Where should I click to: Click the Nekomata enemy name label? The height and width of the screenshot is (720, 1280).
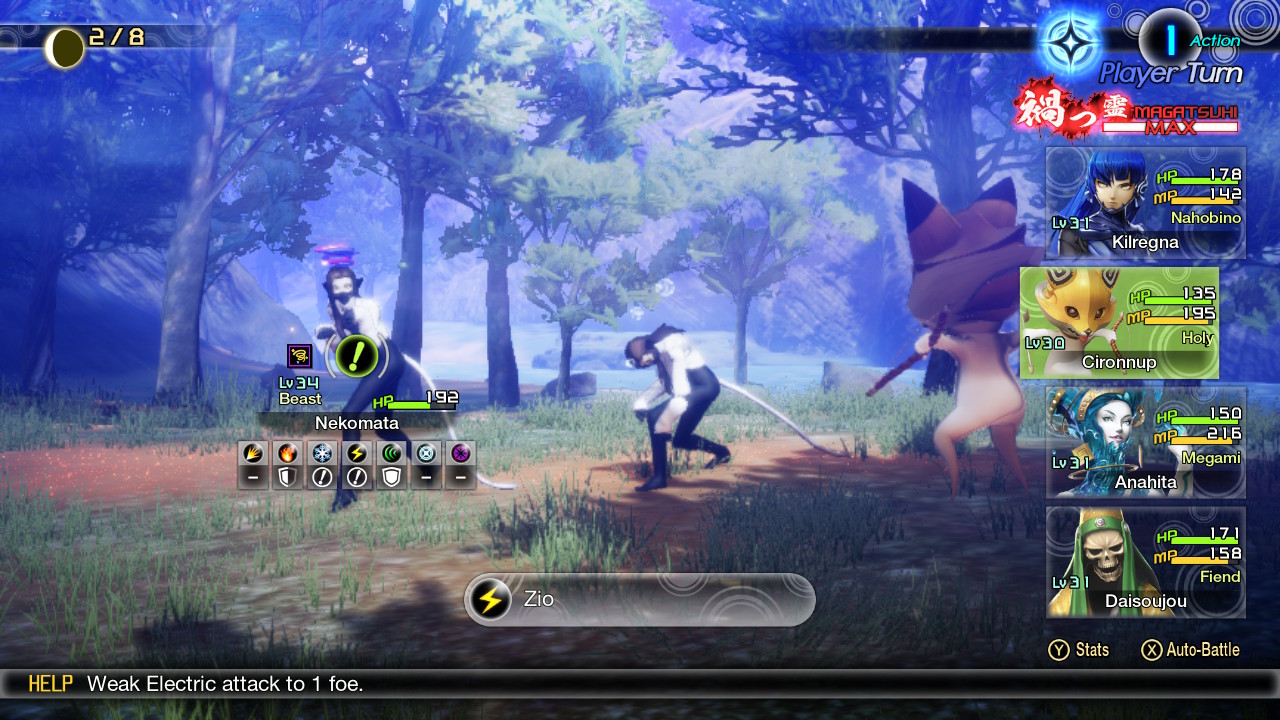point(357,423)
